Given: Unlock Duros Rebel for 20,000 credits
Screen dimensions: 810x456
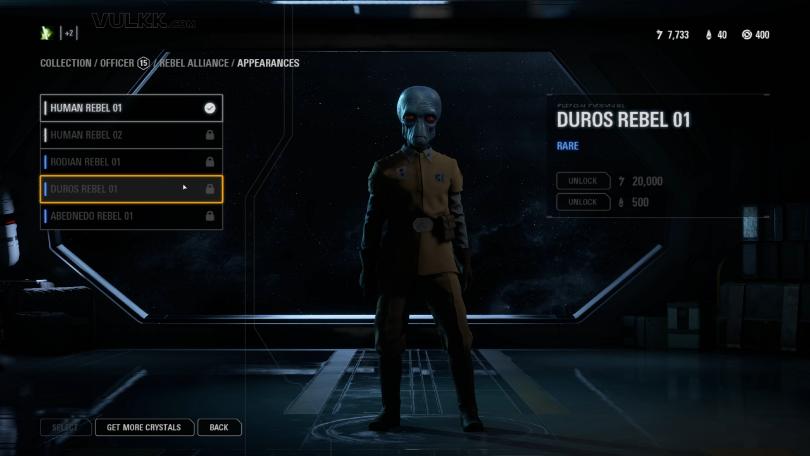Looking at the screenshot, I should coord(583,181).
